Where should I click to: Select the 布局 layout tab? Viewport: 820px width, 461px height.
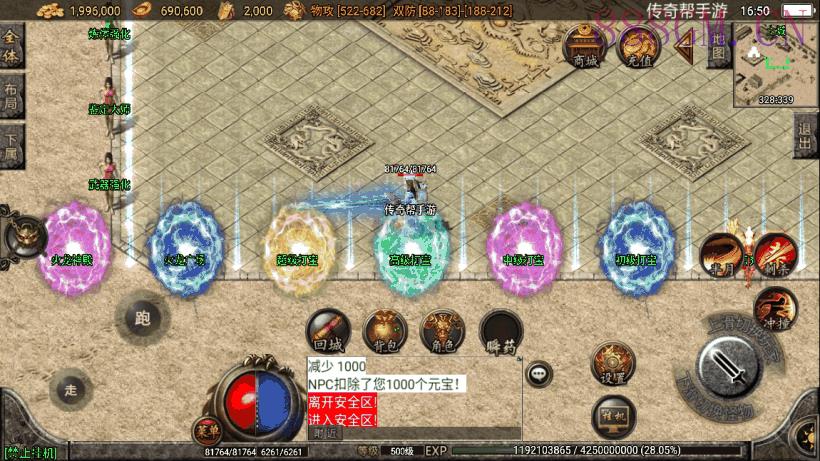tap(11, 94)
